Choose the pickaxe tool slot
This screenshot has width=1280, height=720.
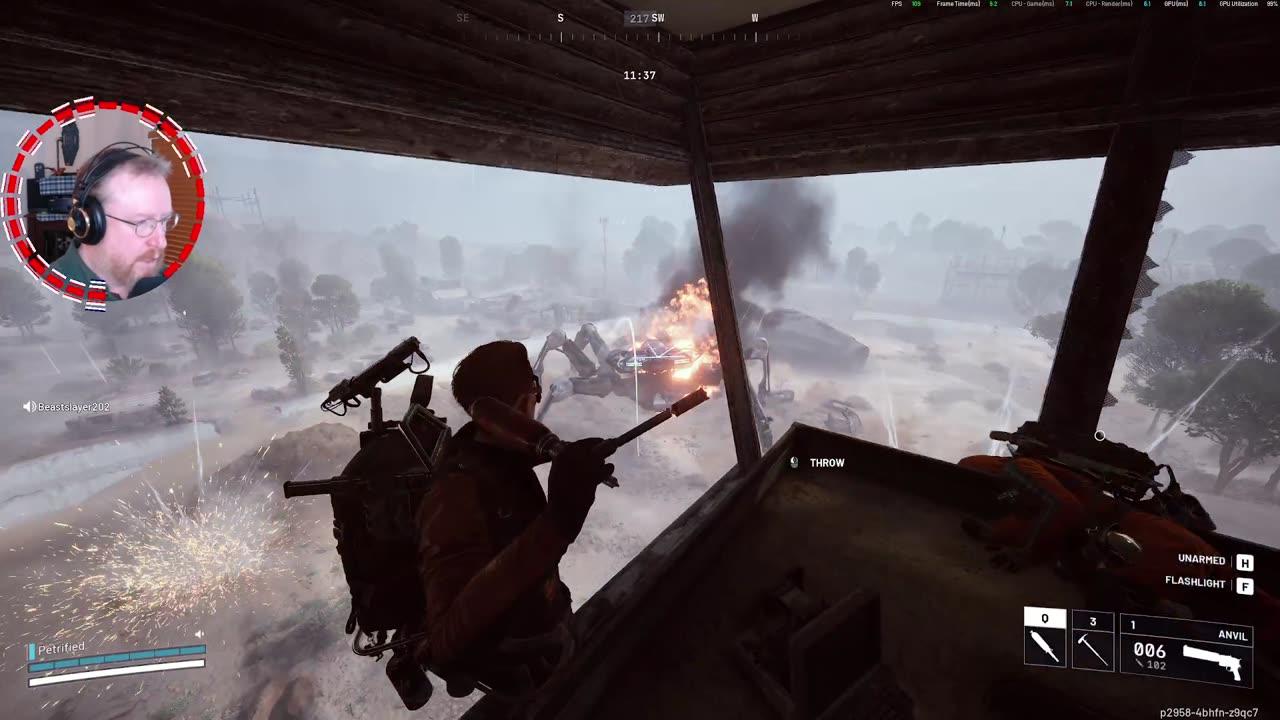1092,642
